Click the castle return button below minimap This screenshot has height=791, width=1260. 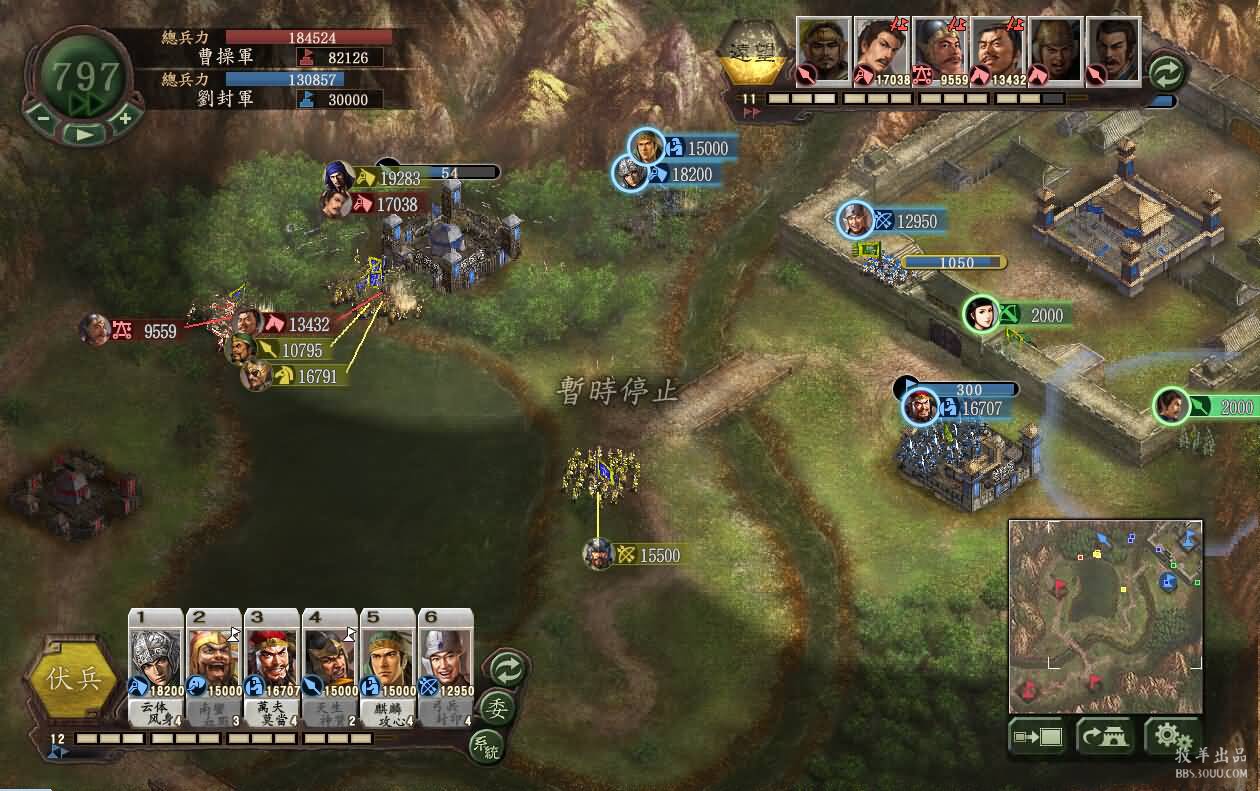1104,737
